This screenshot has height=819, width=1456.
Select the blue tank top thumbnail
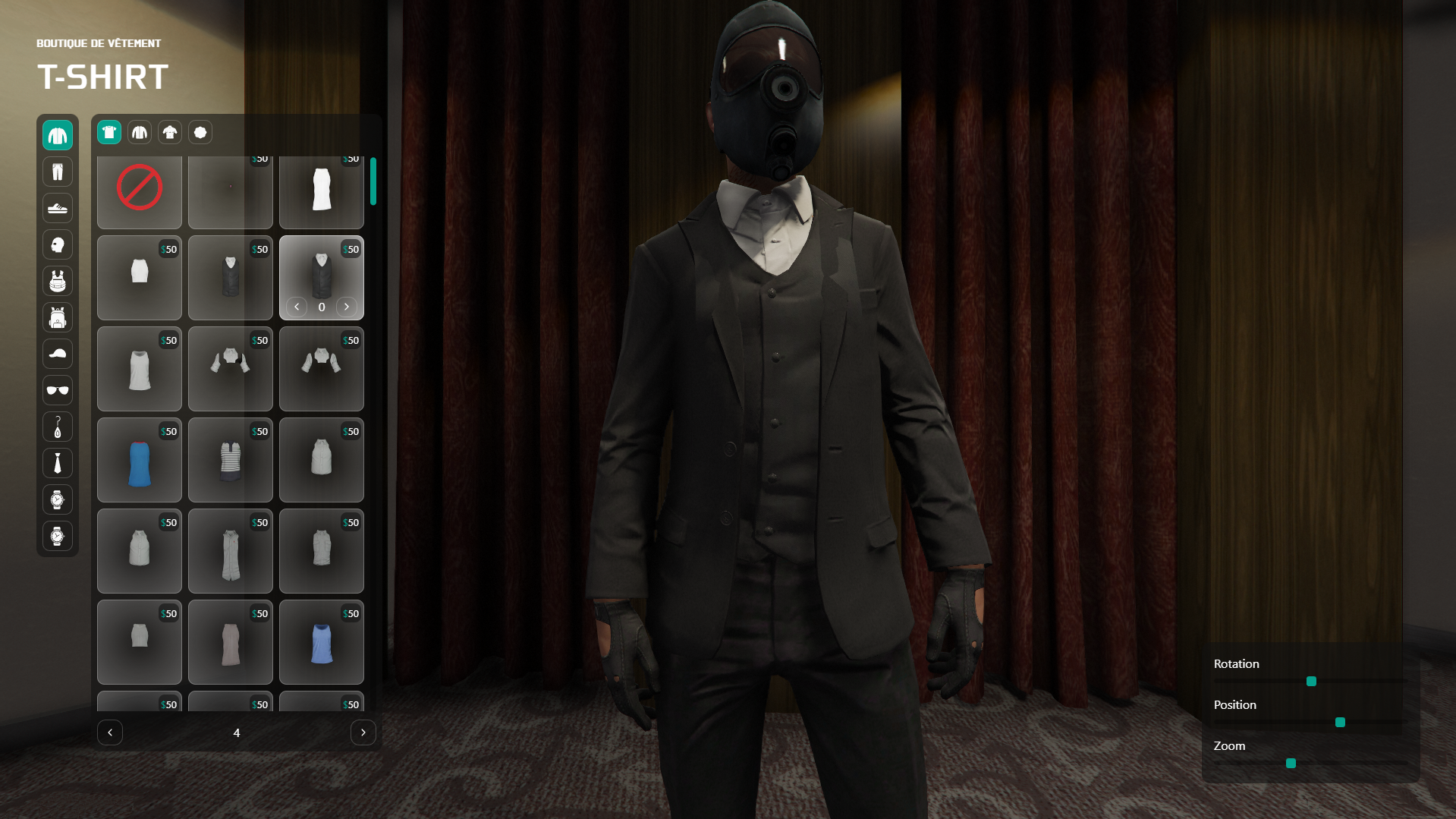pos(139,460)
